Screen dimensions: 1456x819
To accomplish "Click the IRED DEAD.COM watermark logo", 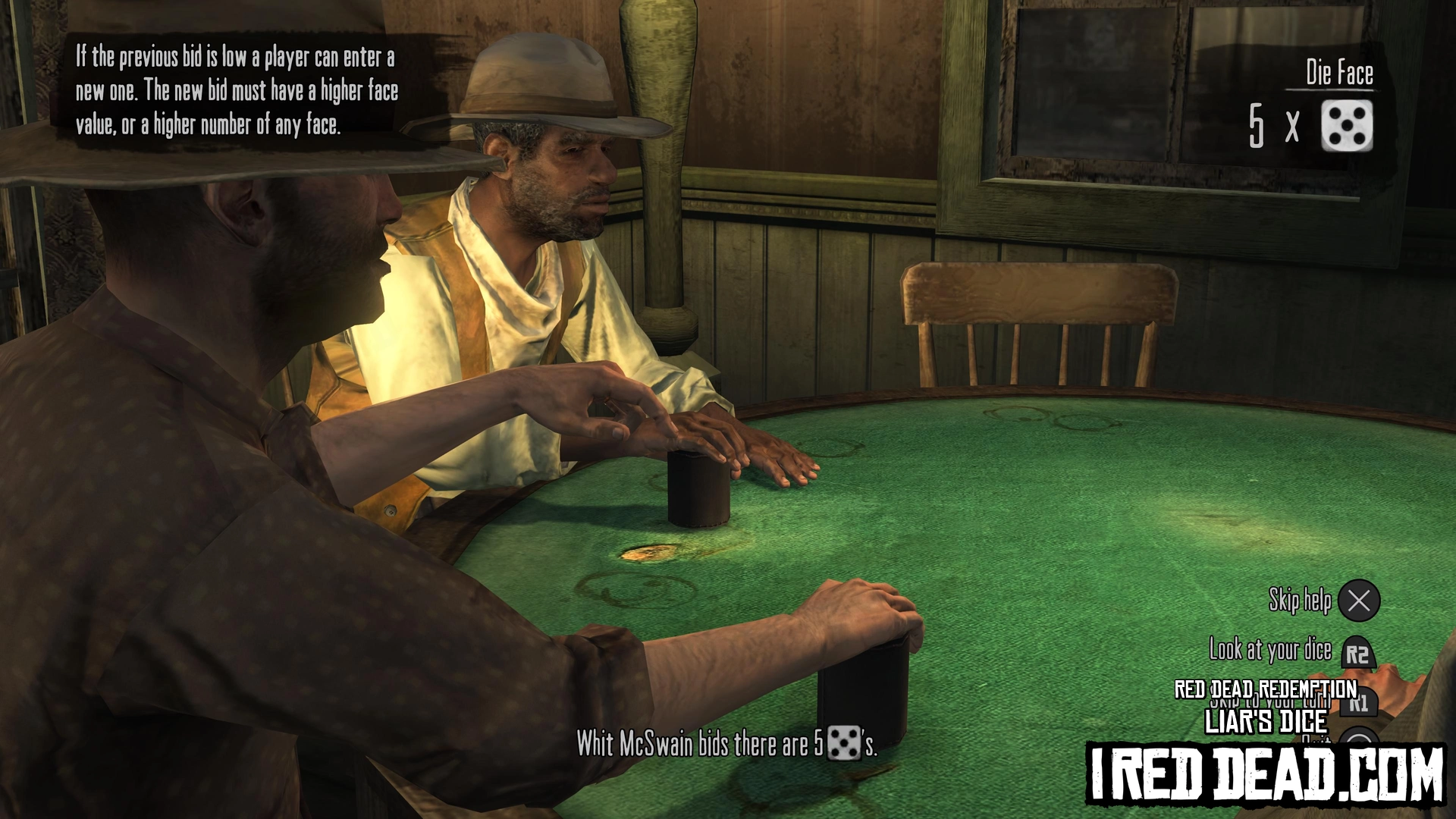I will 1265,773.
